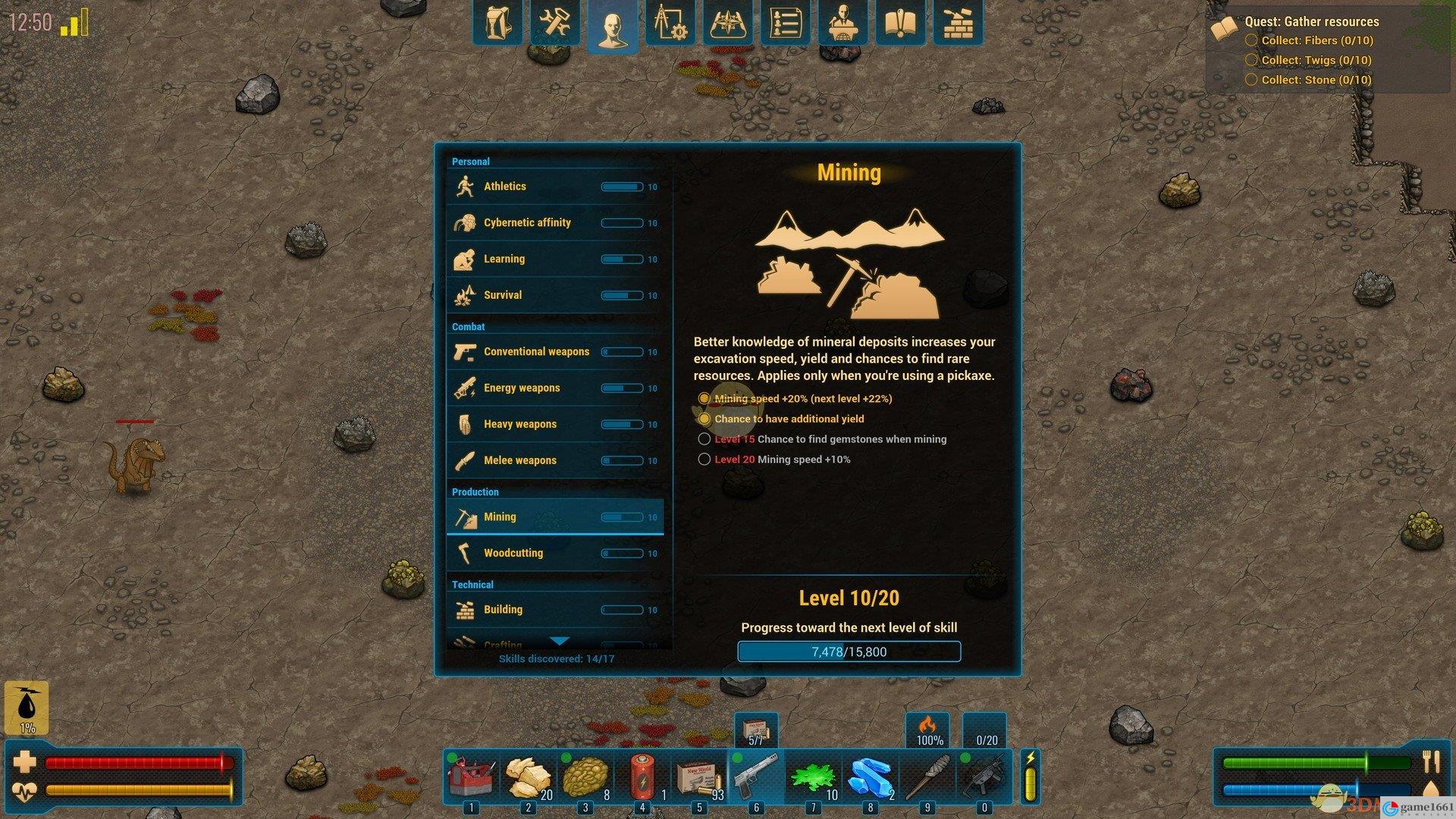The image size is (1456, 819).
Task: Select the red toolbox hotbar slot
Action: (x=472, y=777)
